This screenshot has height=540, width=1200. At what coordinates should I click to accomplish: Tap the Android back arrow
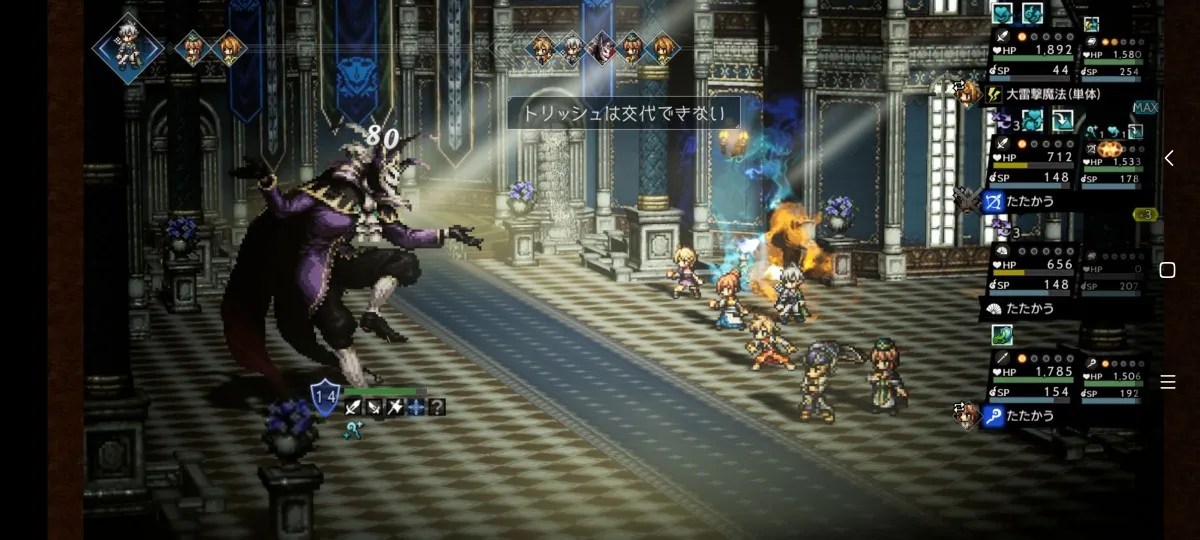pyautogui.click(x=1168, y=158)
